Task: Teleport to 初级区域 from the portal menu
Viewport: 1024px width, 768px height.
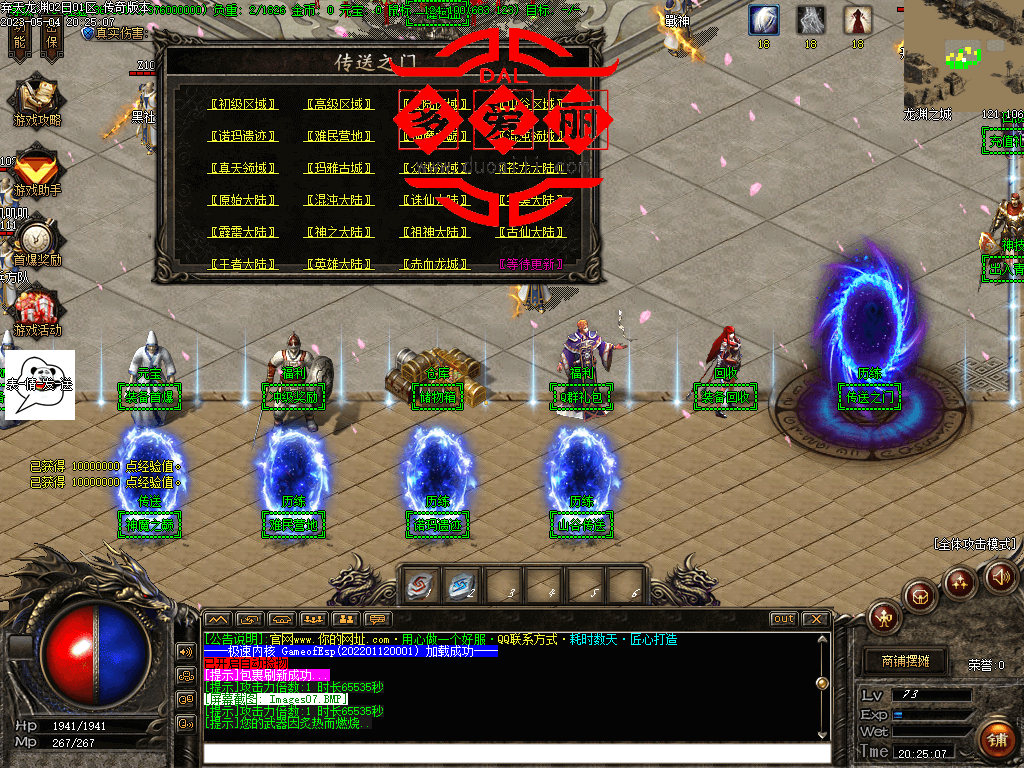Action: coord(243,104)
